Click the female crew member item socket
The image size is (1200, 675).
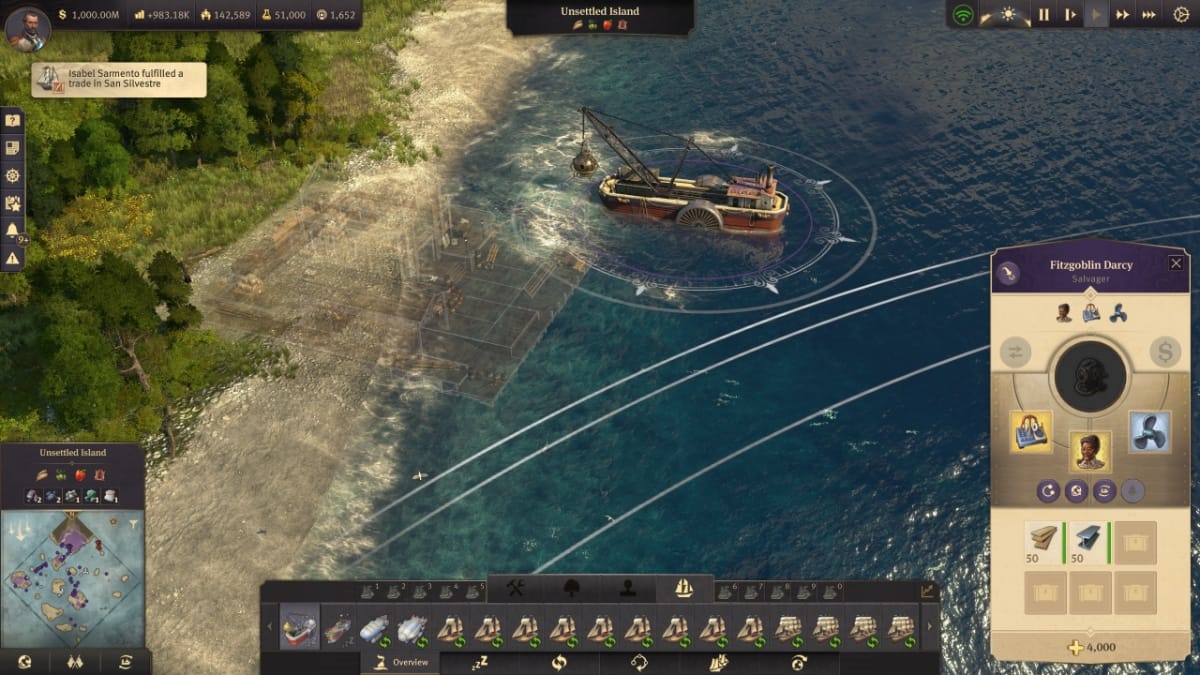click(1091, 452)
